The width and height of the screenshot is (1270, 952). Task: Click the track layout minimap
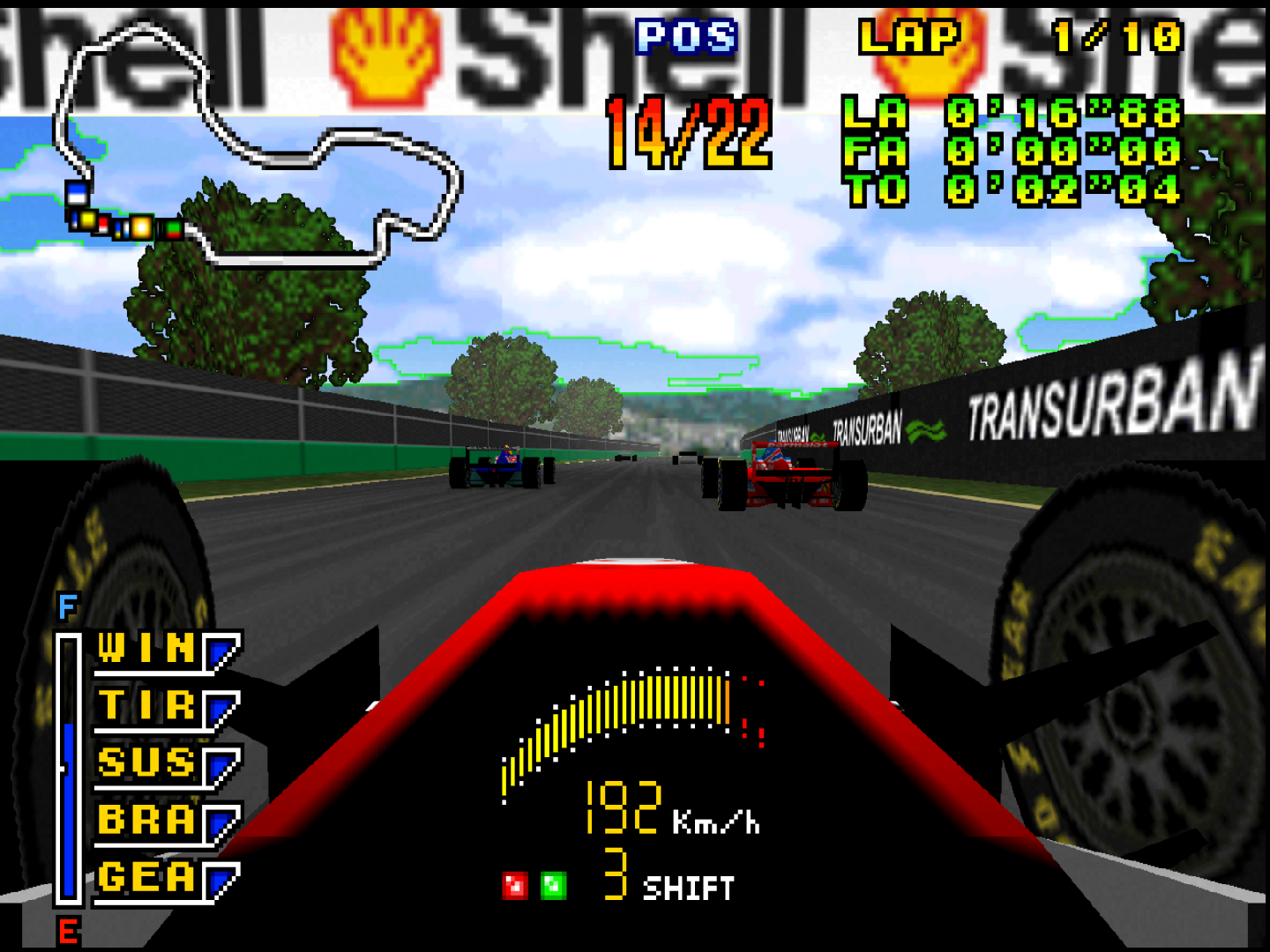pos(256,145)
